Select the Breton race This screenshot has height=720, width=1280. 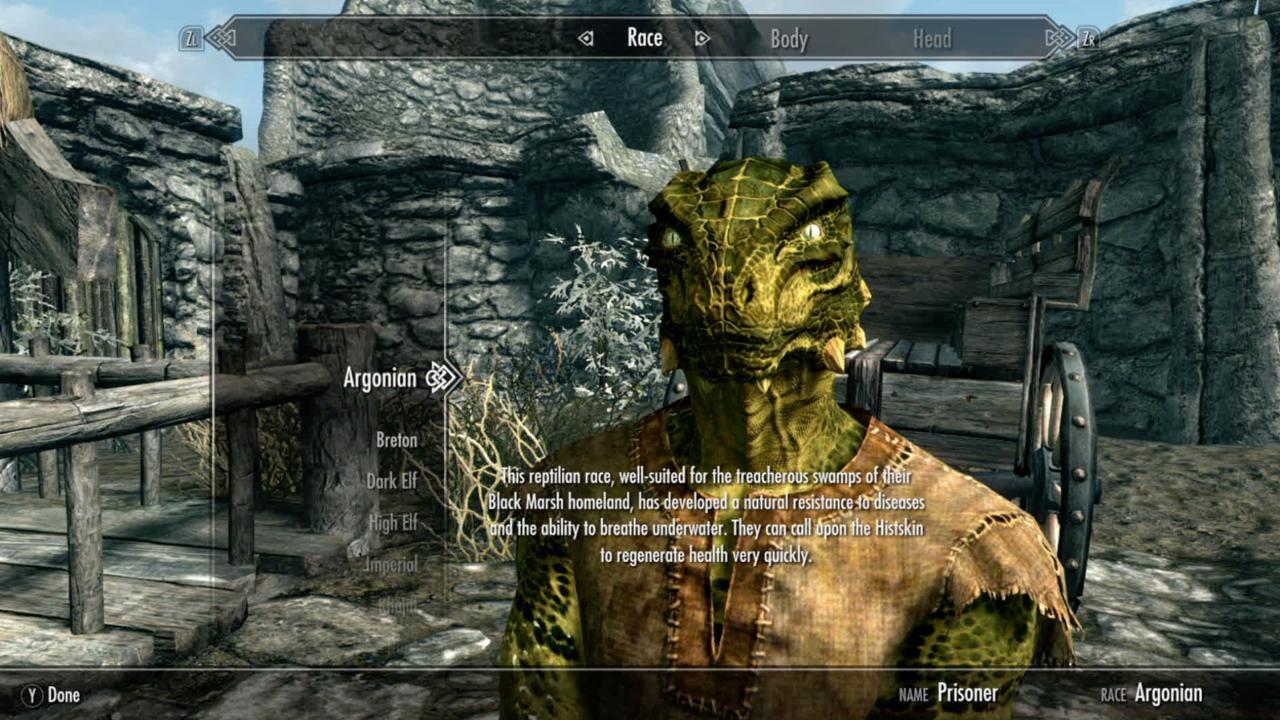tap(396, 440)
